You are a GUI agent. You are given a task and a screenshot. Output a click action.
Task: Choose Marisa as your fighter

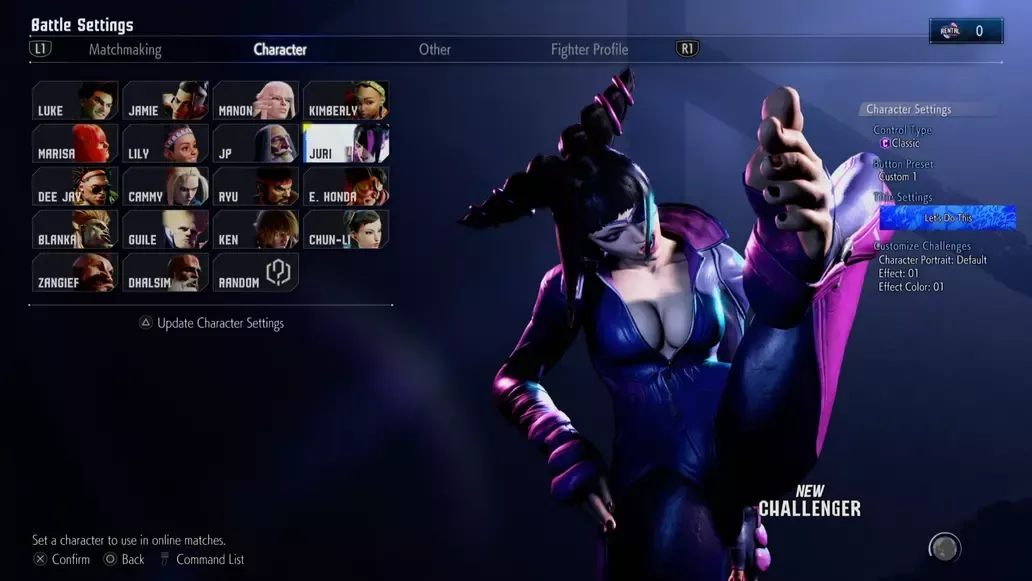tap(75, 144)
